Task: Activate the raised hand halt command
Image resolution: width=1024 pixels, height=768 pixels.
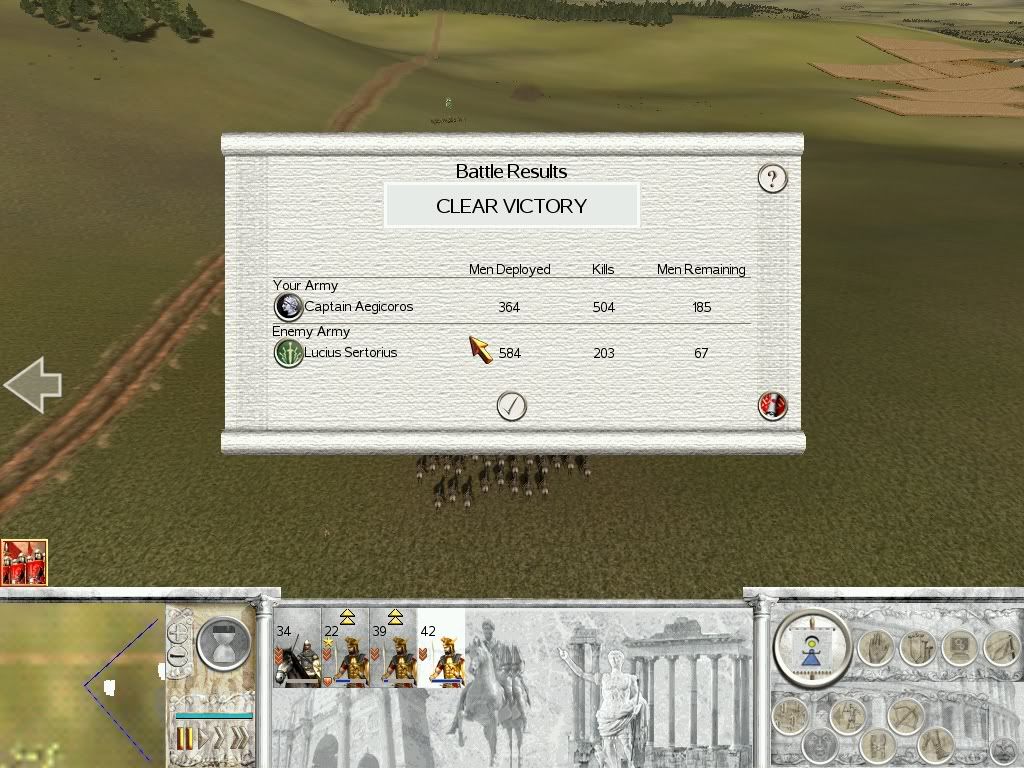Action: tap(874, 648)
